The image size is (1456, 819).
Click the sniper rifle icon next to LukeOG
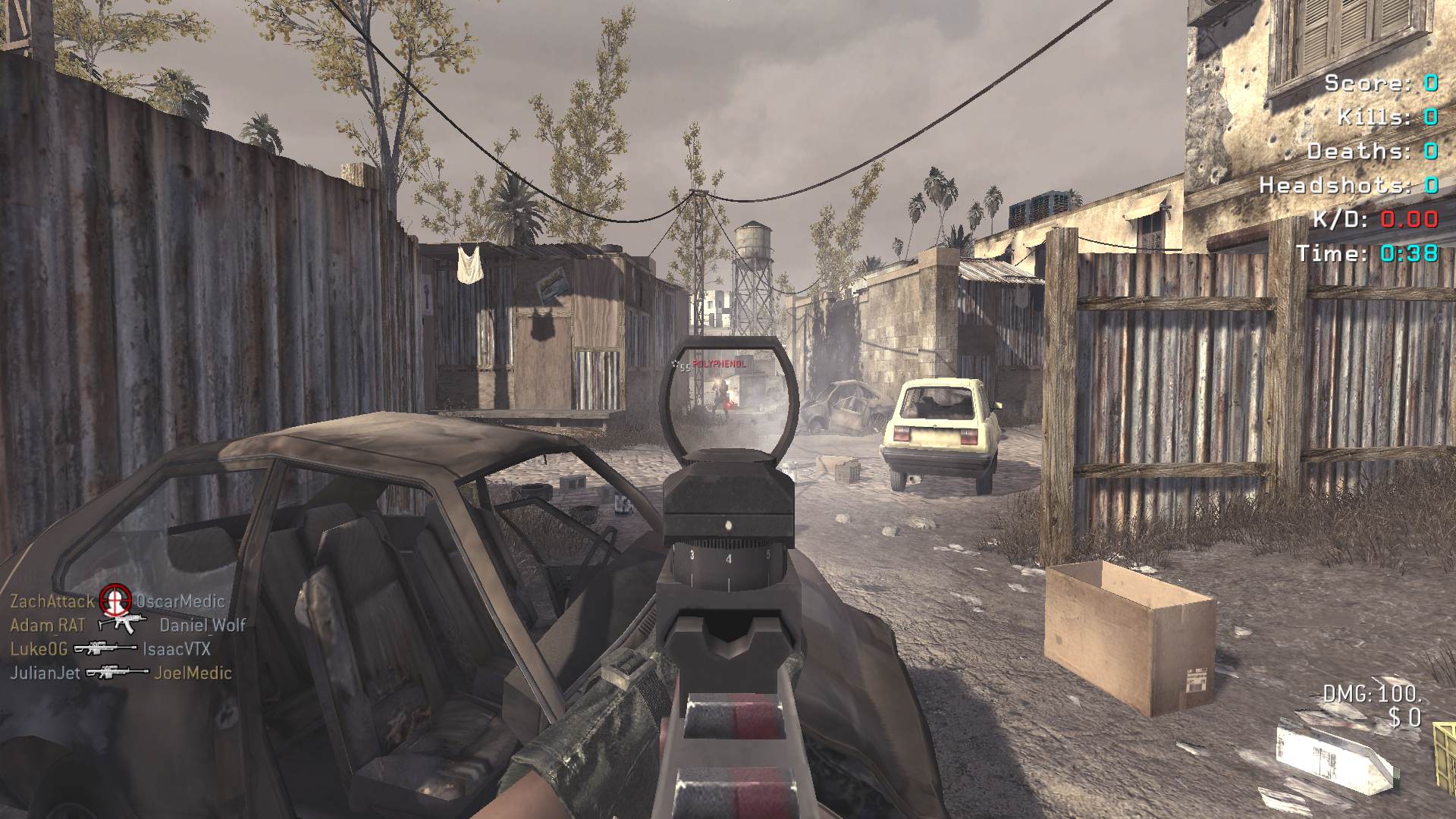pos(104,648)
